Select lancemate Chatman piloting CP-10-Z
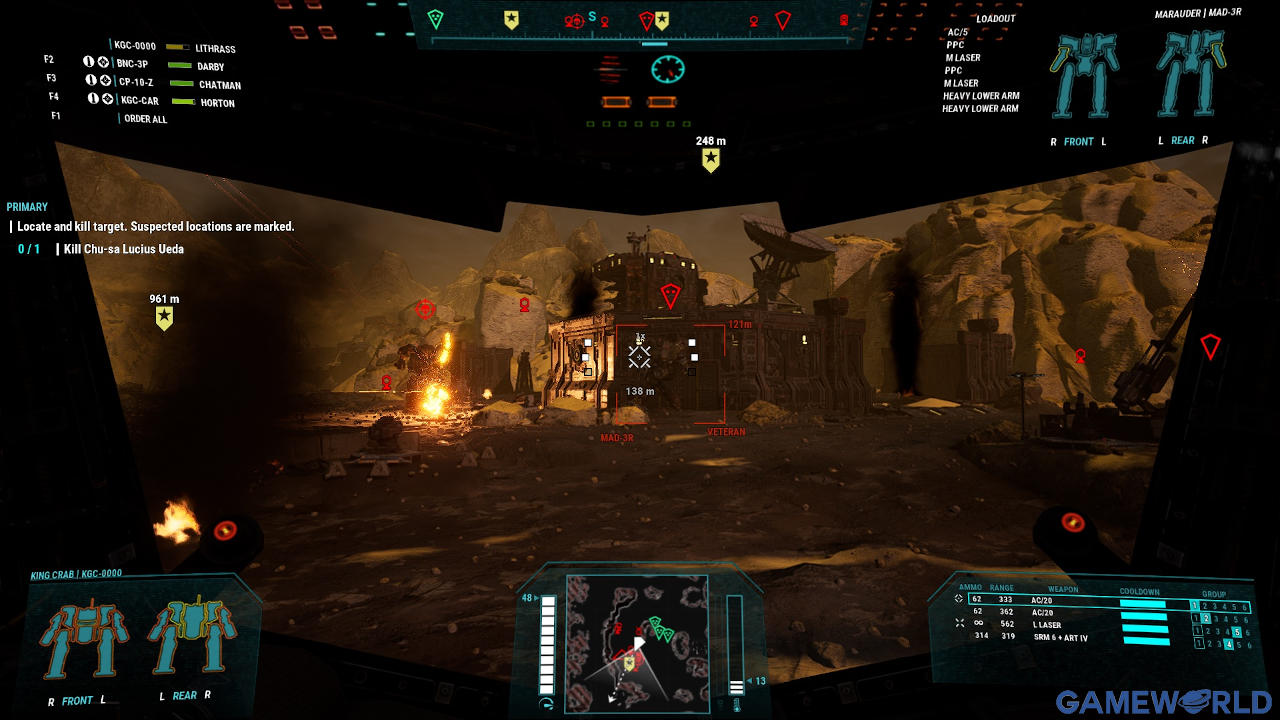Image resolution: width=1280 pixels, height=720 pixels. (219, 85)
